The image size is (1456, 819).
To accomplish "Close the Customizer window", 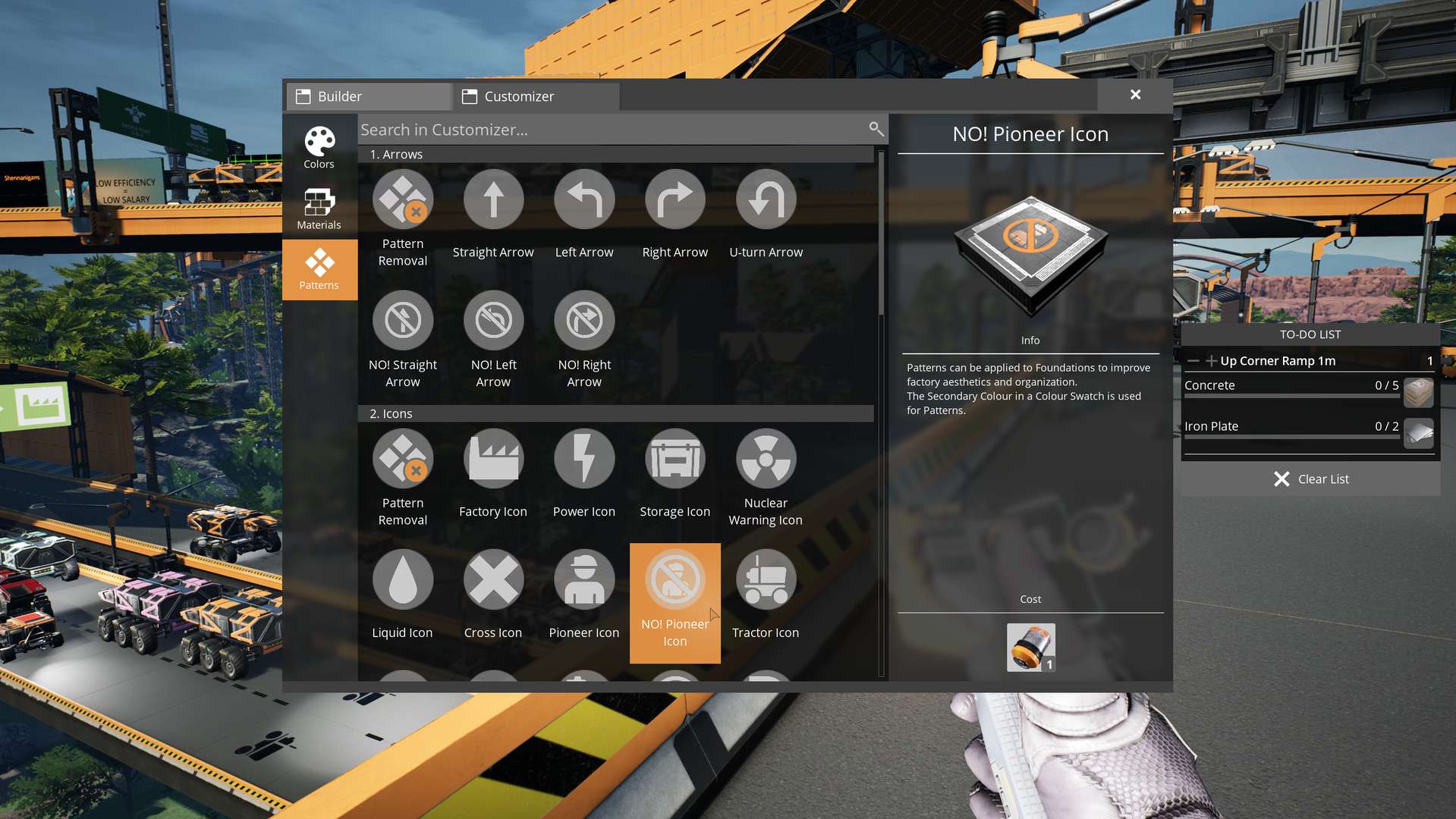I will pos(1135,95).
